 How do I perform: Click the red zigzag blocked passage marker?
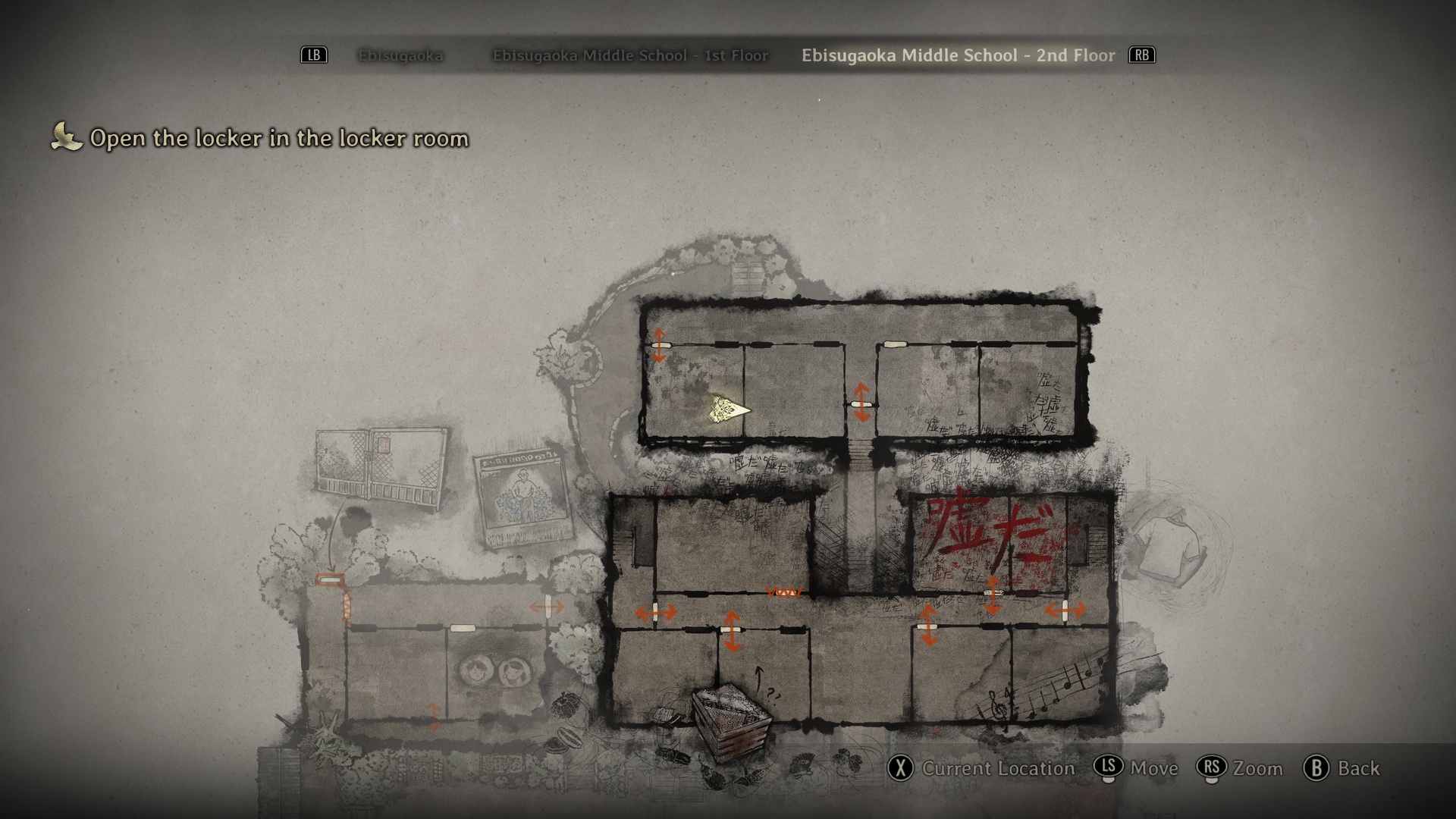pyautogui.click(x=783, y=591)
